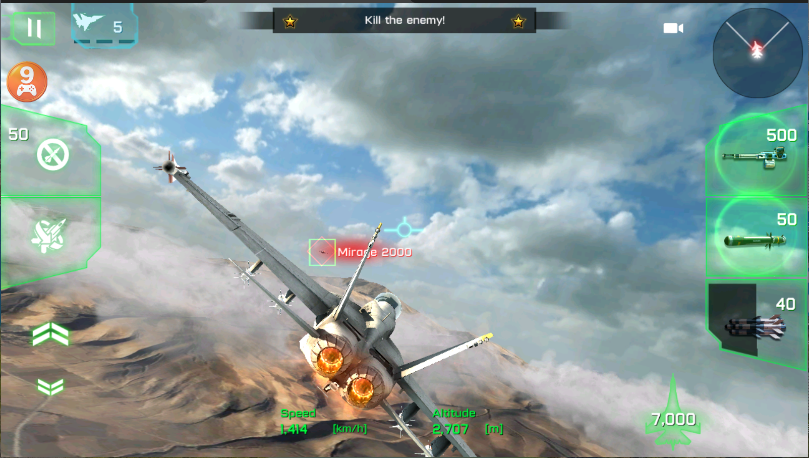Increase throttle with the double up chevrons
Viewport: 809px width, 458px height.
pyautogui.click(x=49, y=334)
